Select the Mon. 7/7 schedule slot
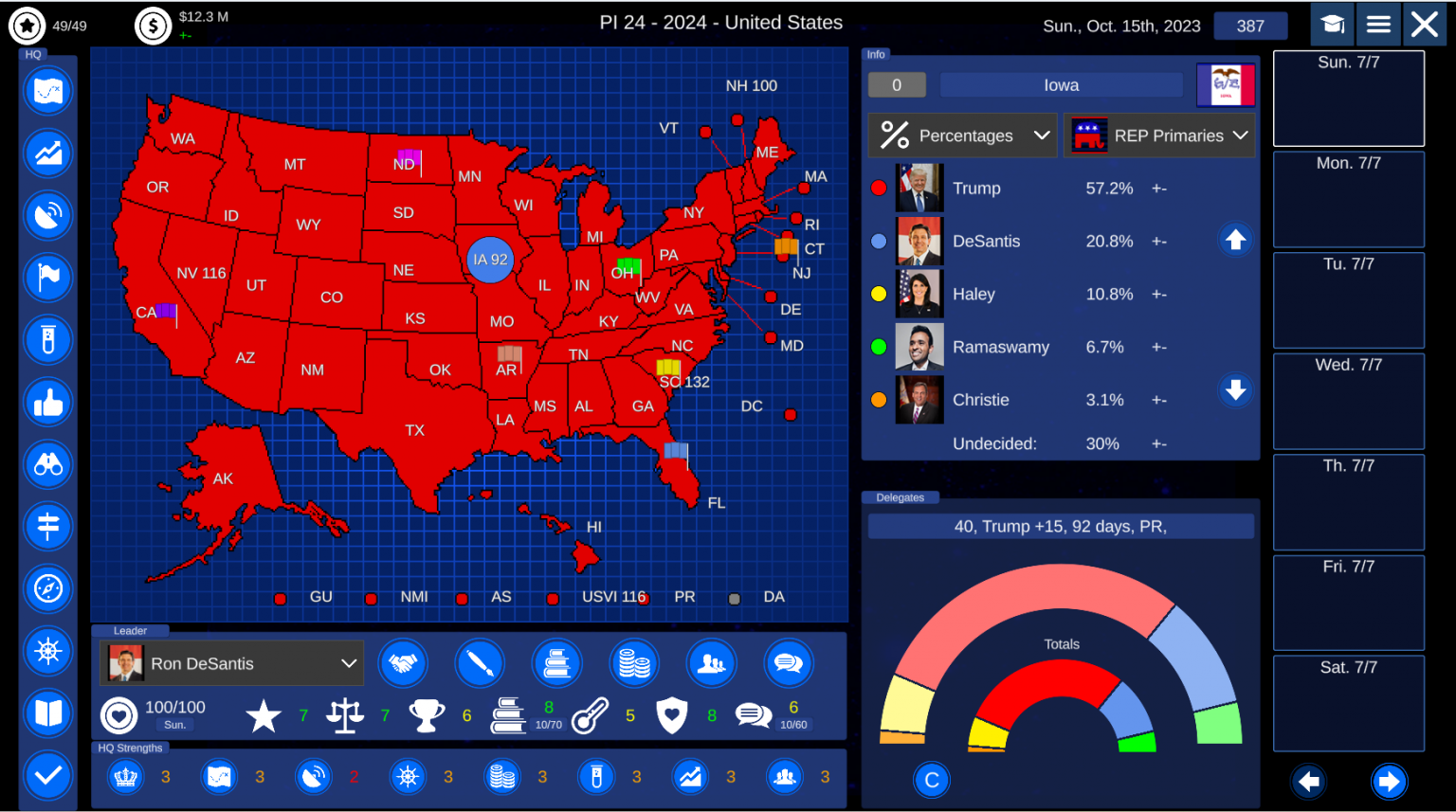 click(1348, 199)
